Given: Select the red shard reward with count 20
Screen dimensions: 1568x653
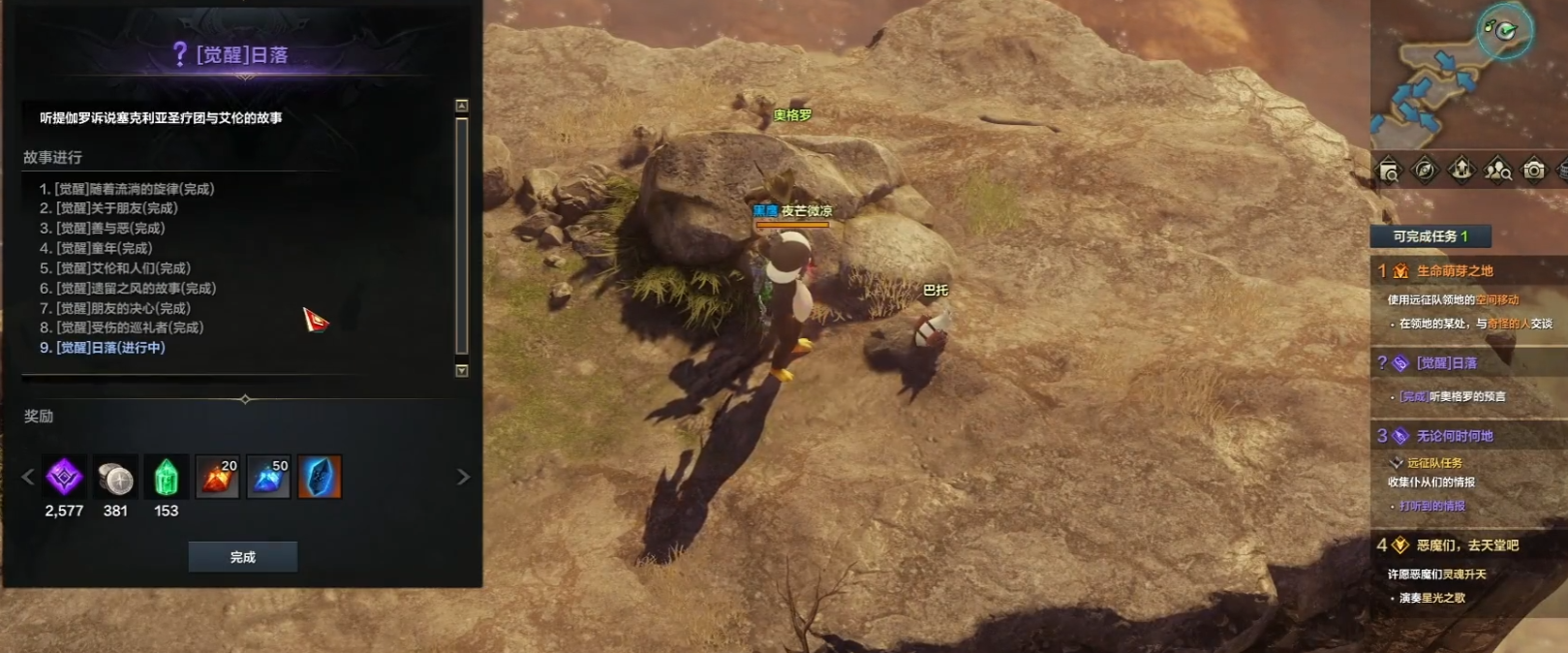Looking at the screenshot, I should click(x=217, y=477).
